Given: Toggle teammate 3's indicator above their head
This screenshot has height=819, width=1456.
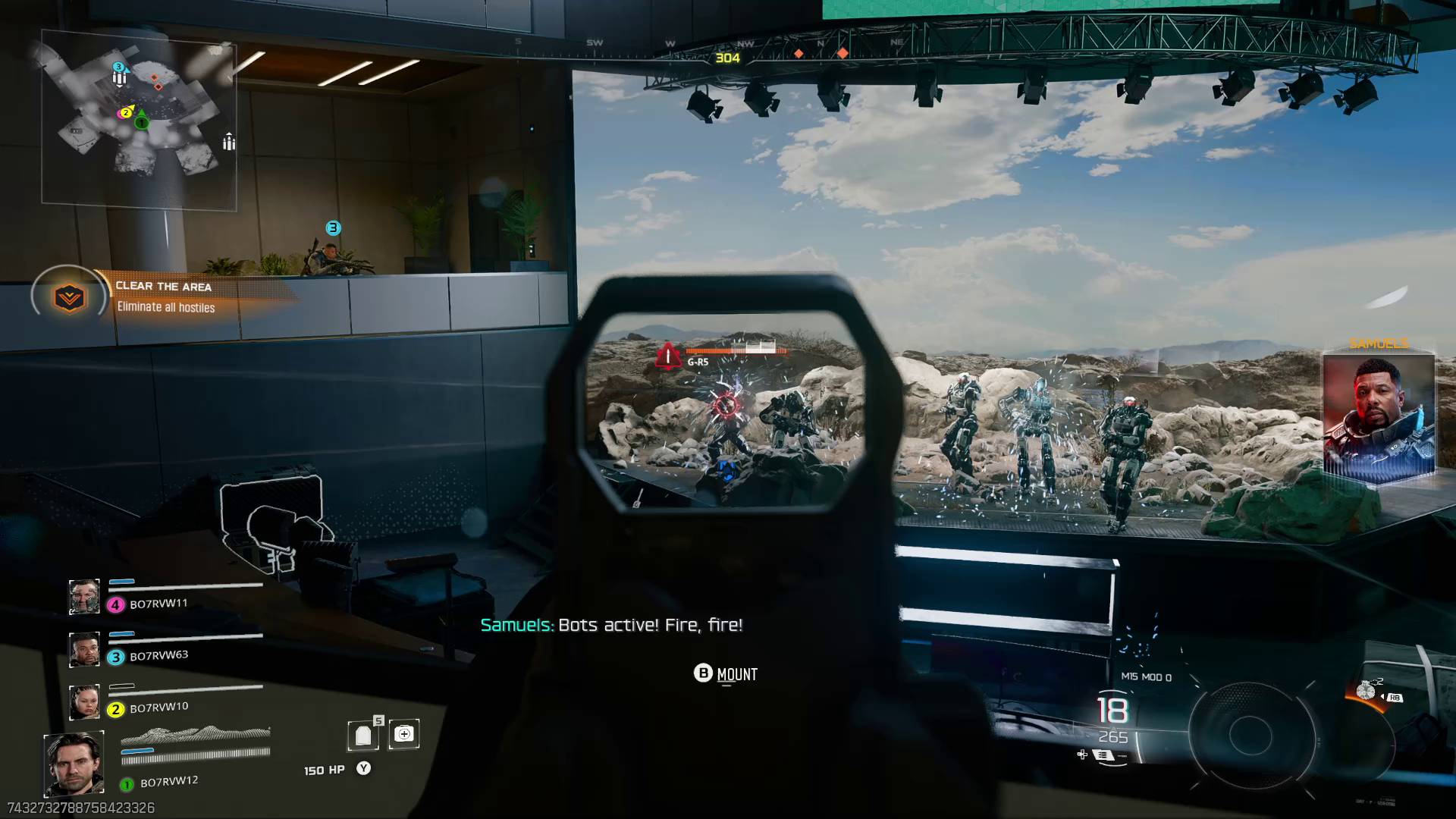Looking at the screenshot, I should [x=331, y=226].
